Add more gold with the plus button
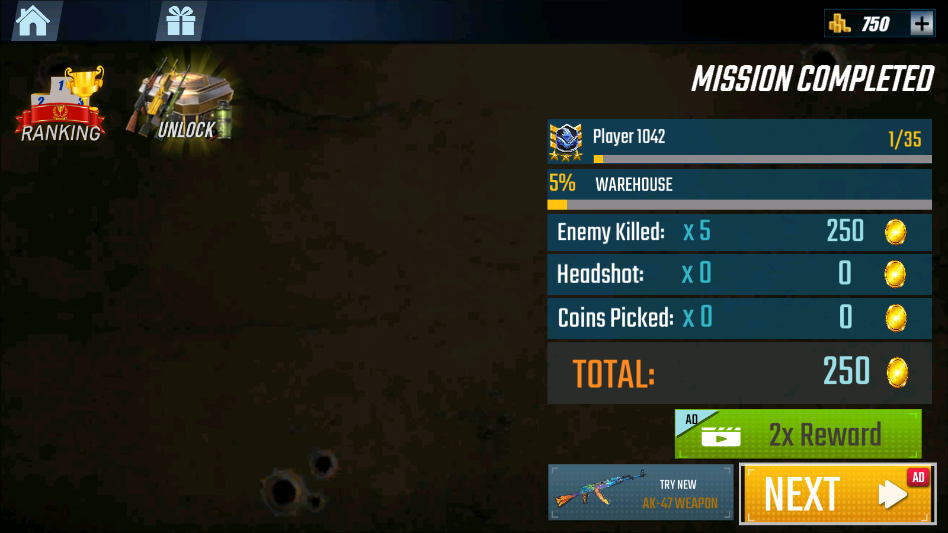Image resolution: width=948 pixels, height=533 pixels. (x=921, y=23)
